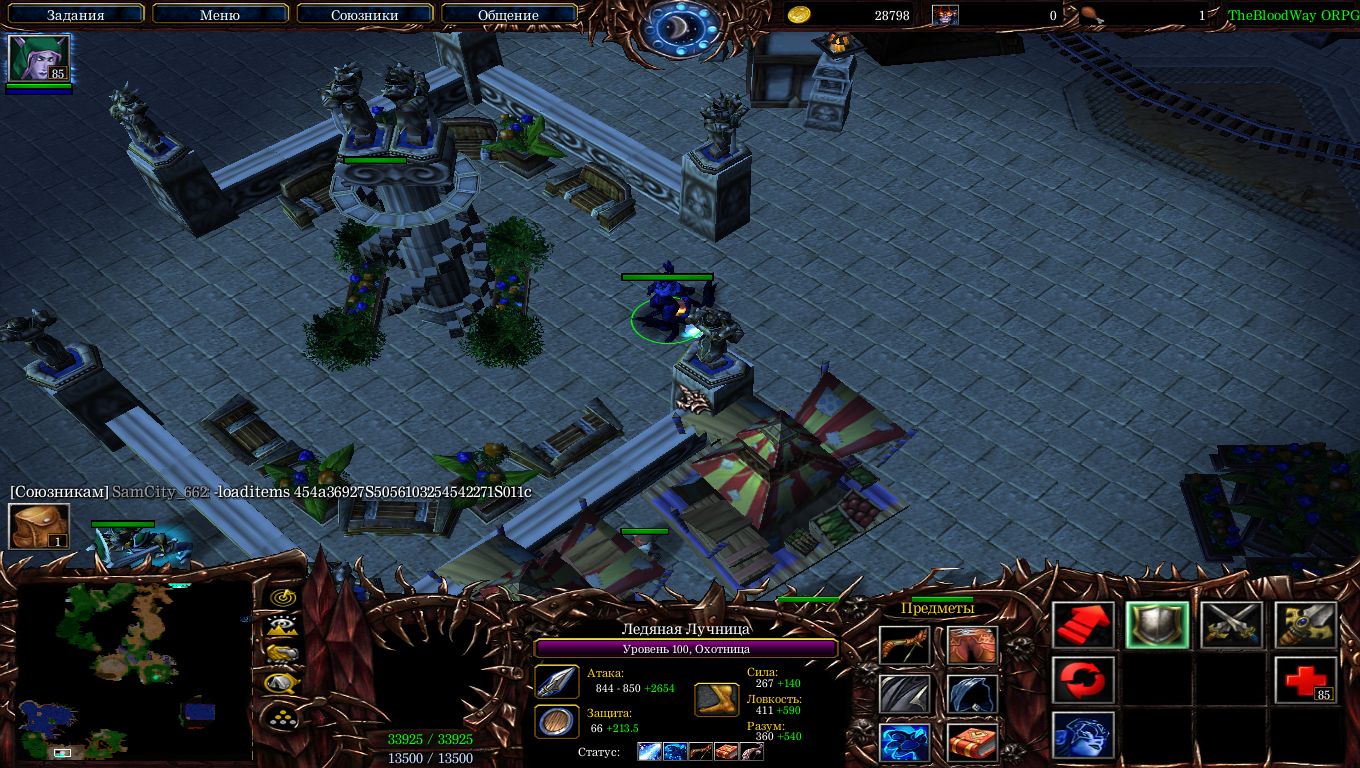The image size is (1360, 768).
Task: Use the red book inventory item
Action: pyautogui.click(x=972, y=743)
